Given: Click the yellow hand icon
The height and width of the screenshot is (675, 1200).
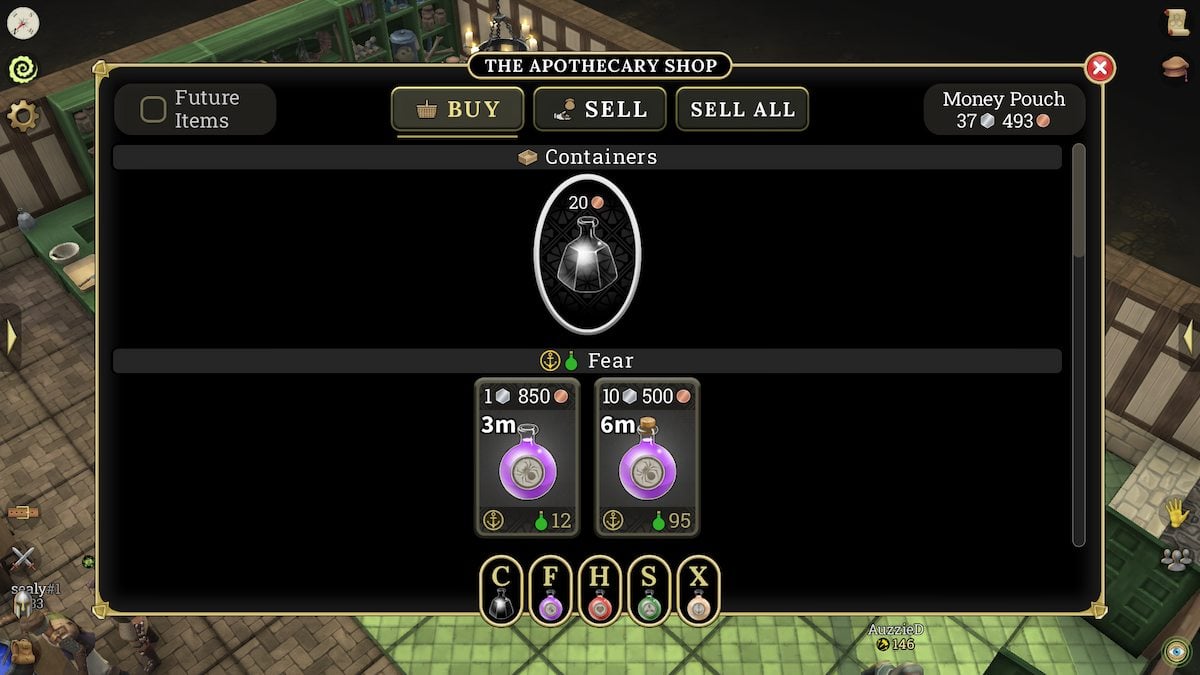Looking at the screenshot, I should coord(1176,514).
